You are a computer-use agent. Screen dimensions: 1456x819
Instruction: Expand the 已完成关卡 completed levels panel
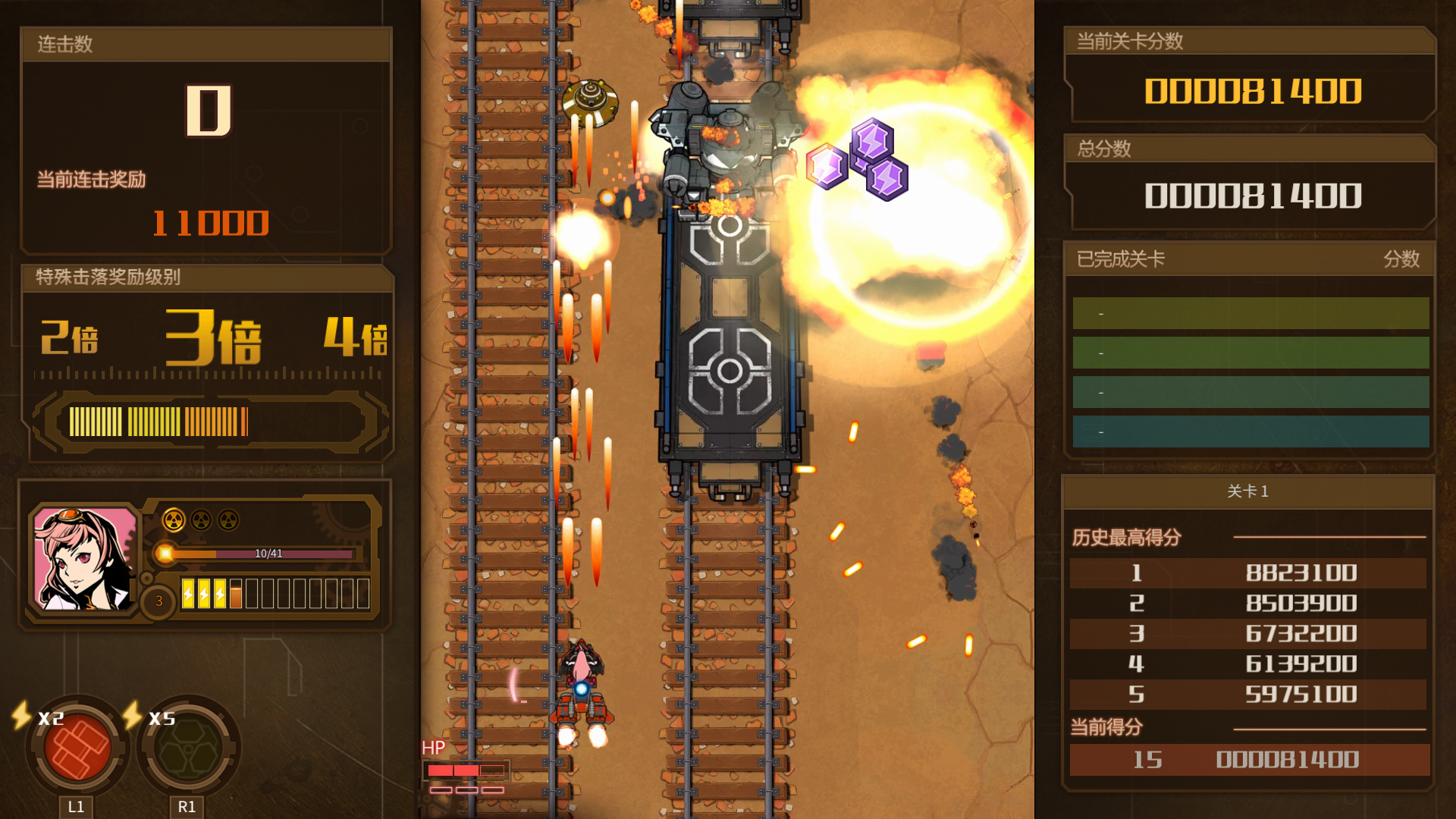(x=1120, y=259)
